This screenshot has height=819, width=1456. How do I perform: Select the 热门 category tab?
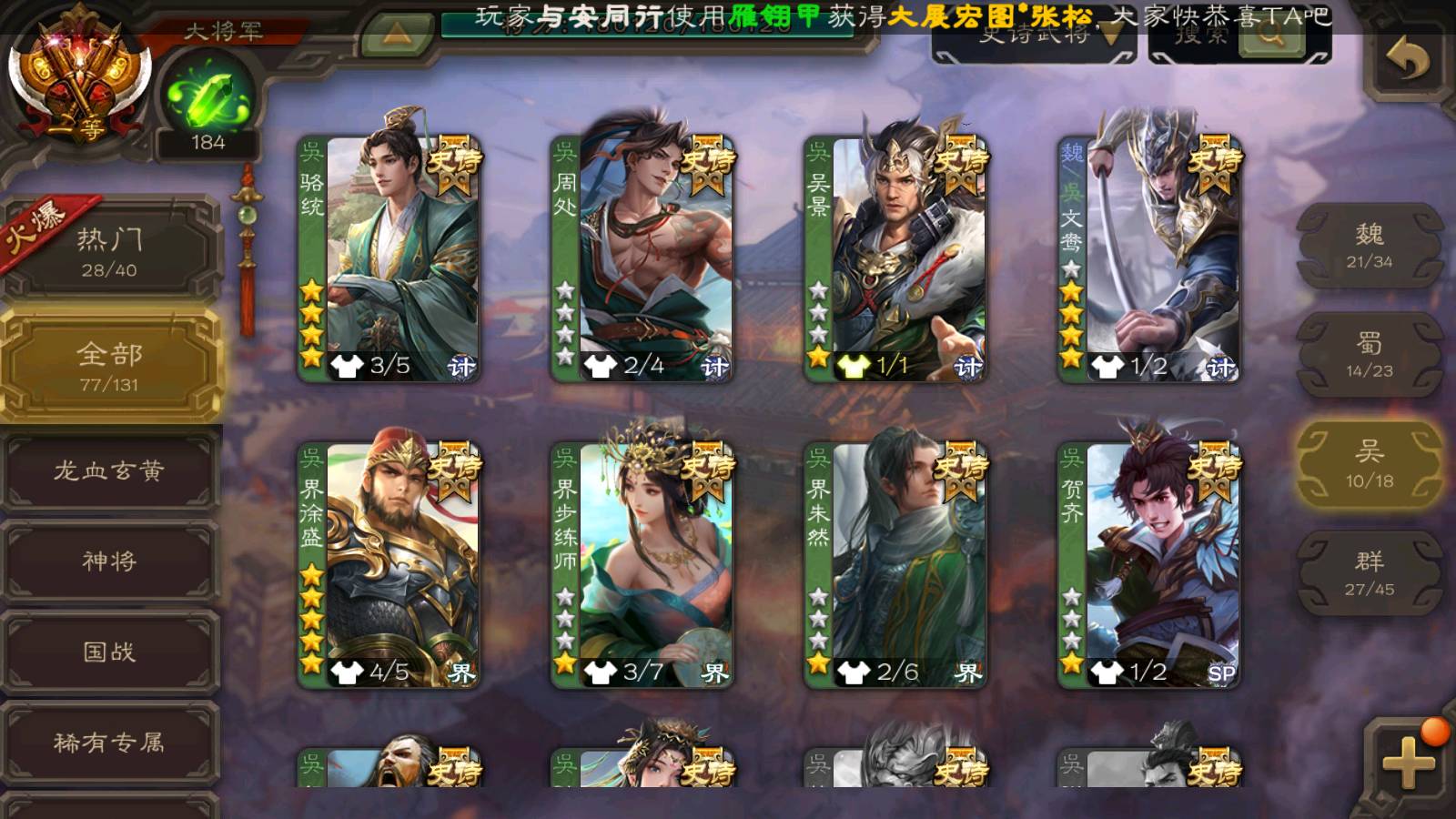point(109,250)
